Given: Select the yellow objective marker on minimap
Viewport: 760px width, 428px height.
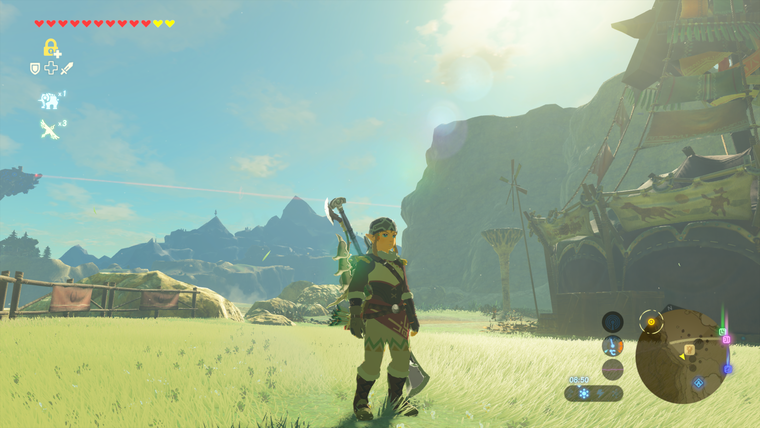Looking at the screenshot, I should 653,323.
